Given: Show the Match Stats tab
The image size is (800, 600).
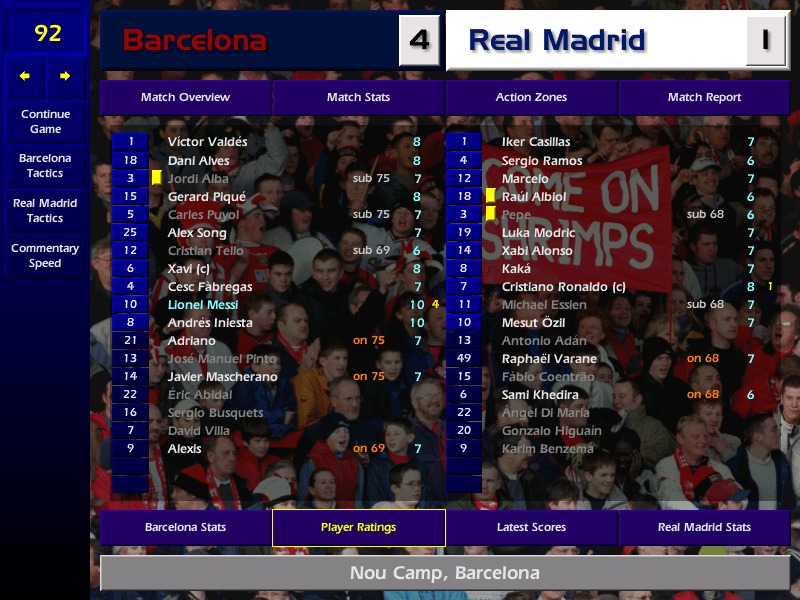Looking at the screenshot, I should coord(358,97).
